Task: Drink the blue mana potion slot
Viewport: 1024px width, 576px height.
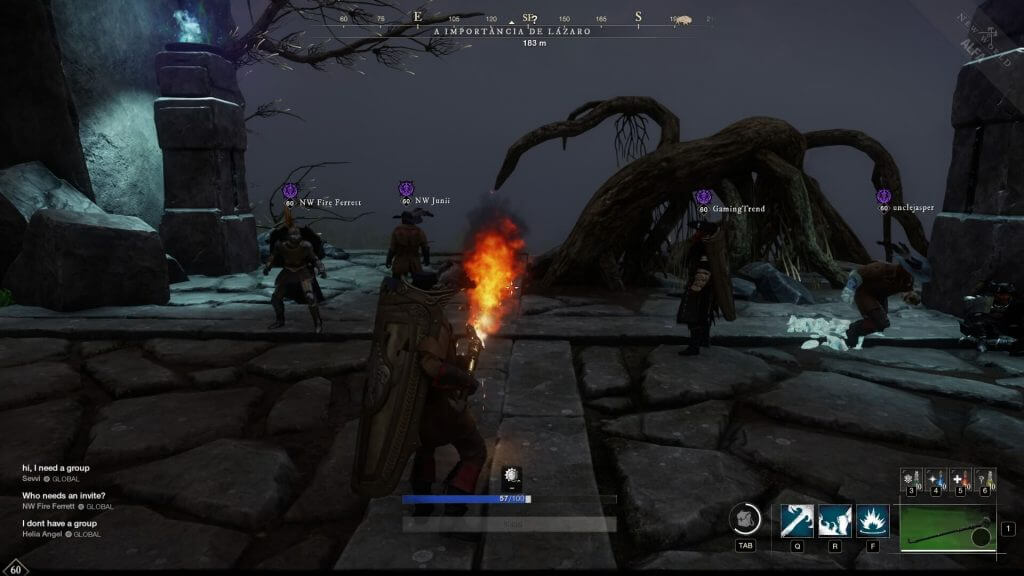Action: click(935, 478)
